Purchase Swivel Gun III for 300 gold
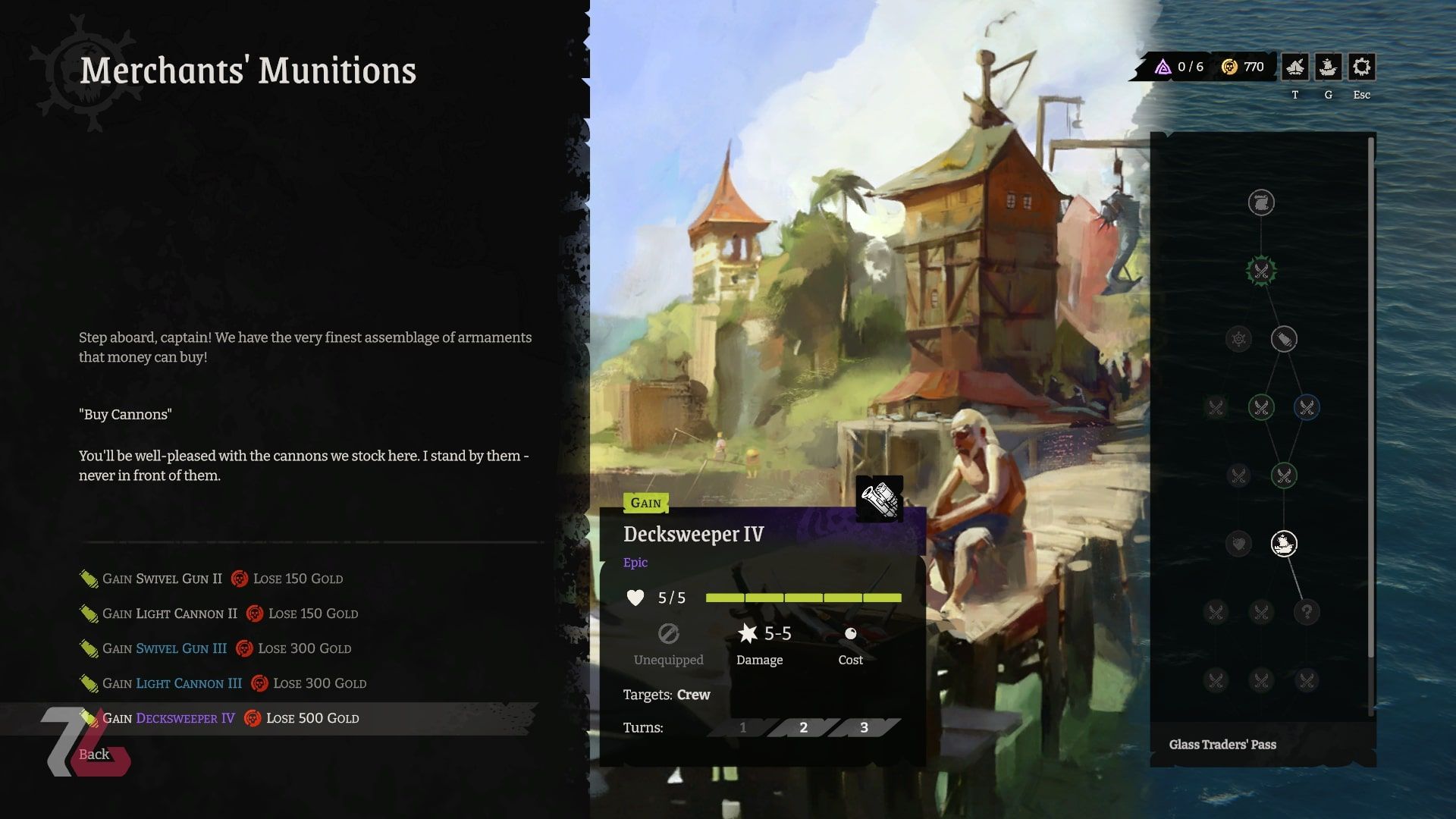1456x819 pixels. pyautogui.click(x=215, y=648)
